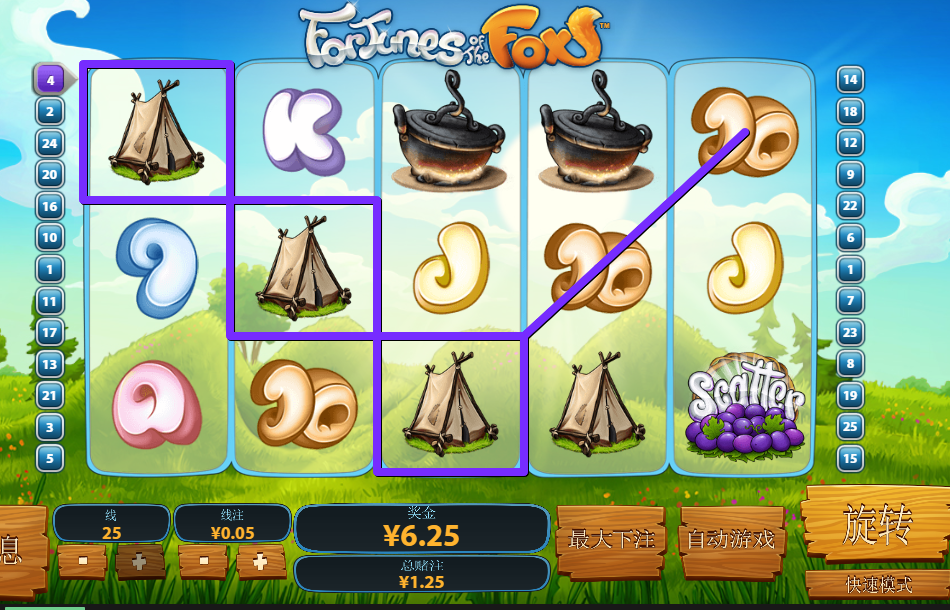Select payline 15 marker
950x610 pixels.
click(850, 459)
